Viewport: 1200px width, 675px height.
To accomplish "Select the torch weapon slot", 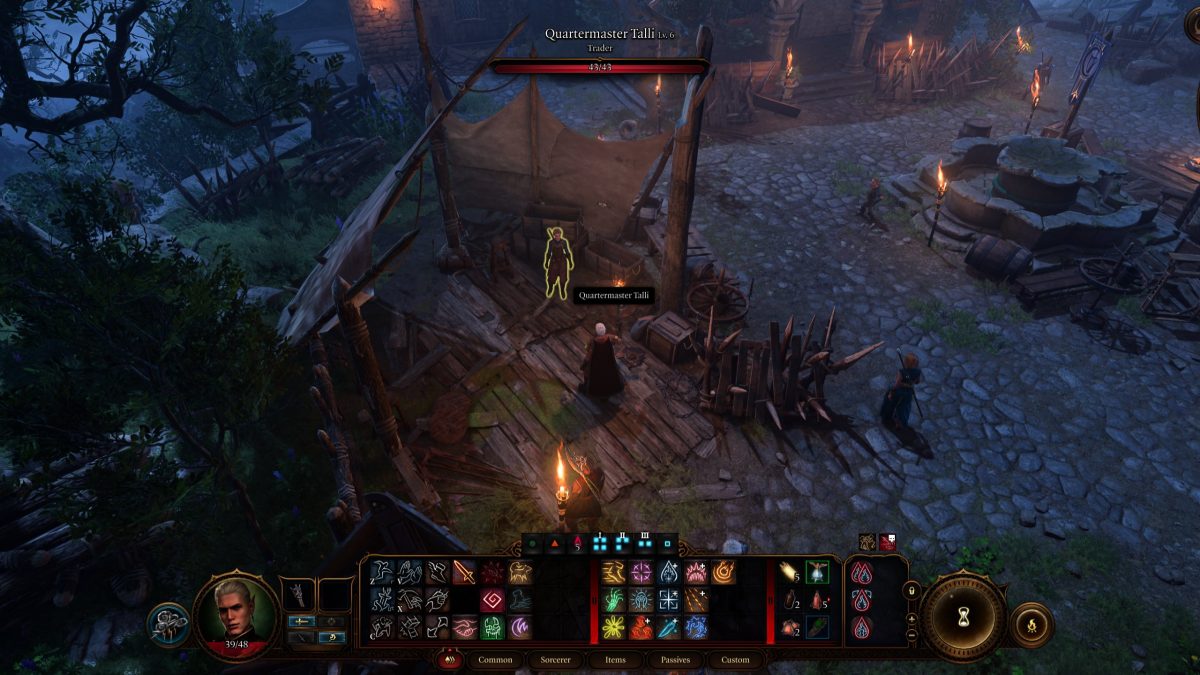I will point(298,596).
